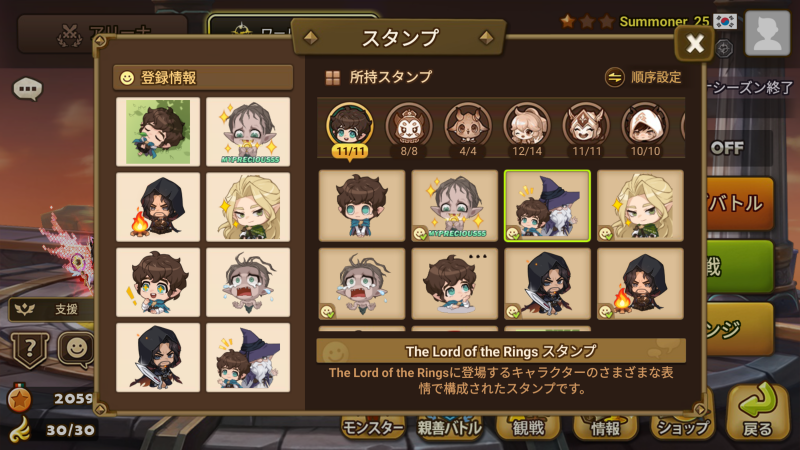Select the registered surprised Frodo exclamation stamp
Screen dimensions: 800x450
click(x=157, y=282)
